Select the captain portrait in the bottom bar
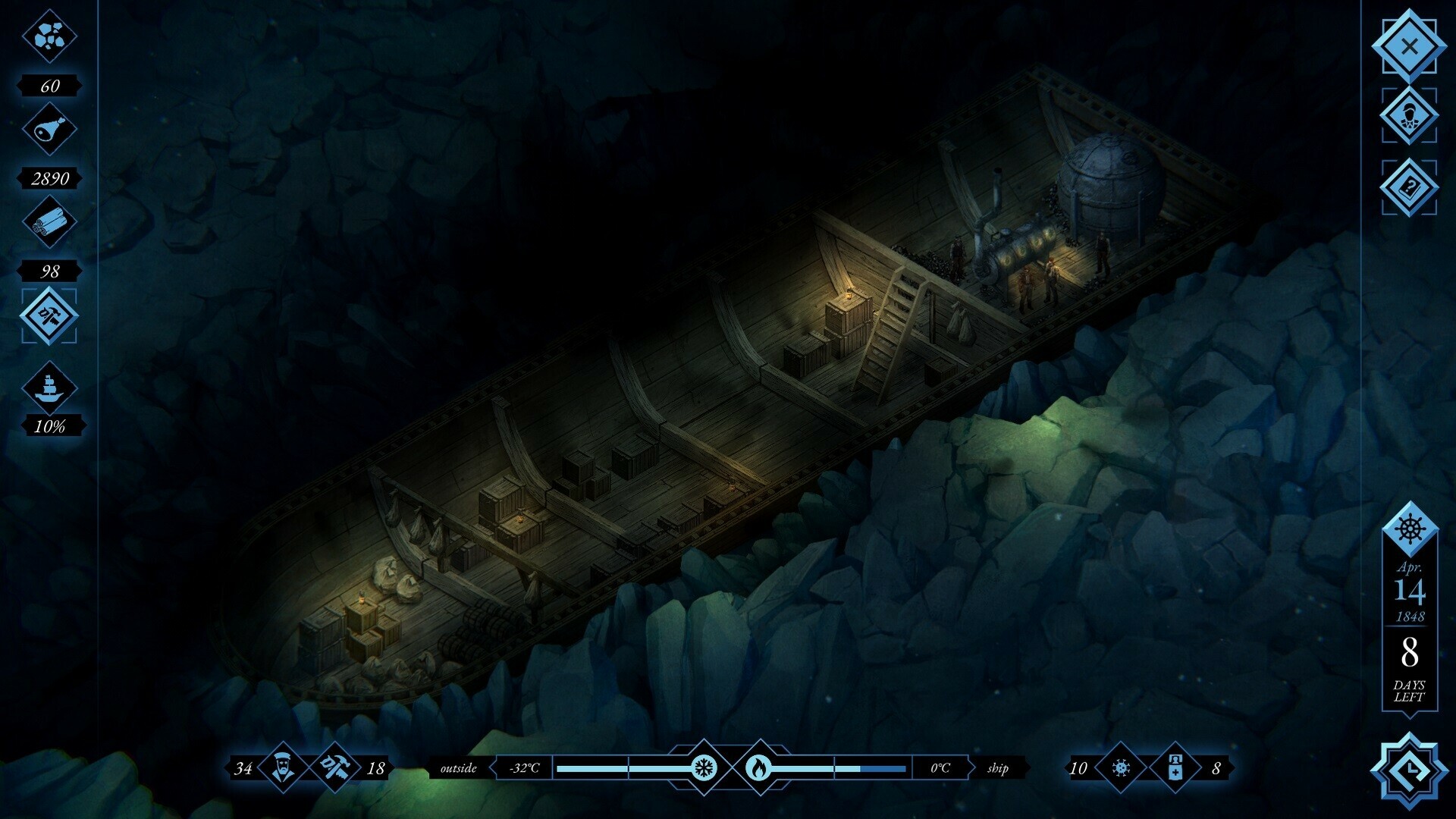Screen dimensions: 1456x819 (284, 768)
